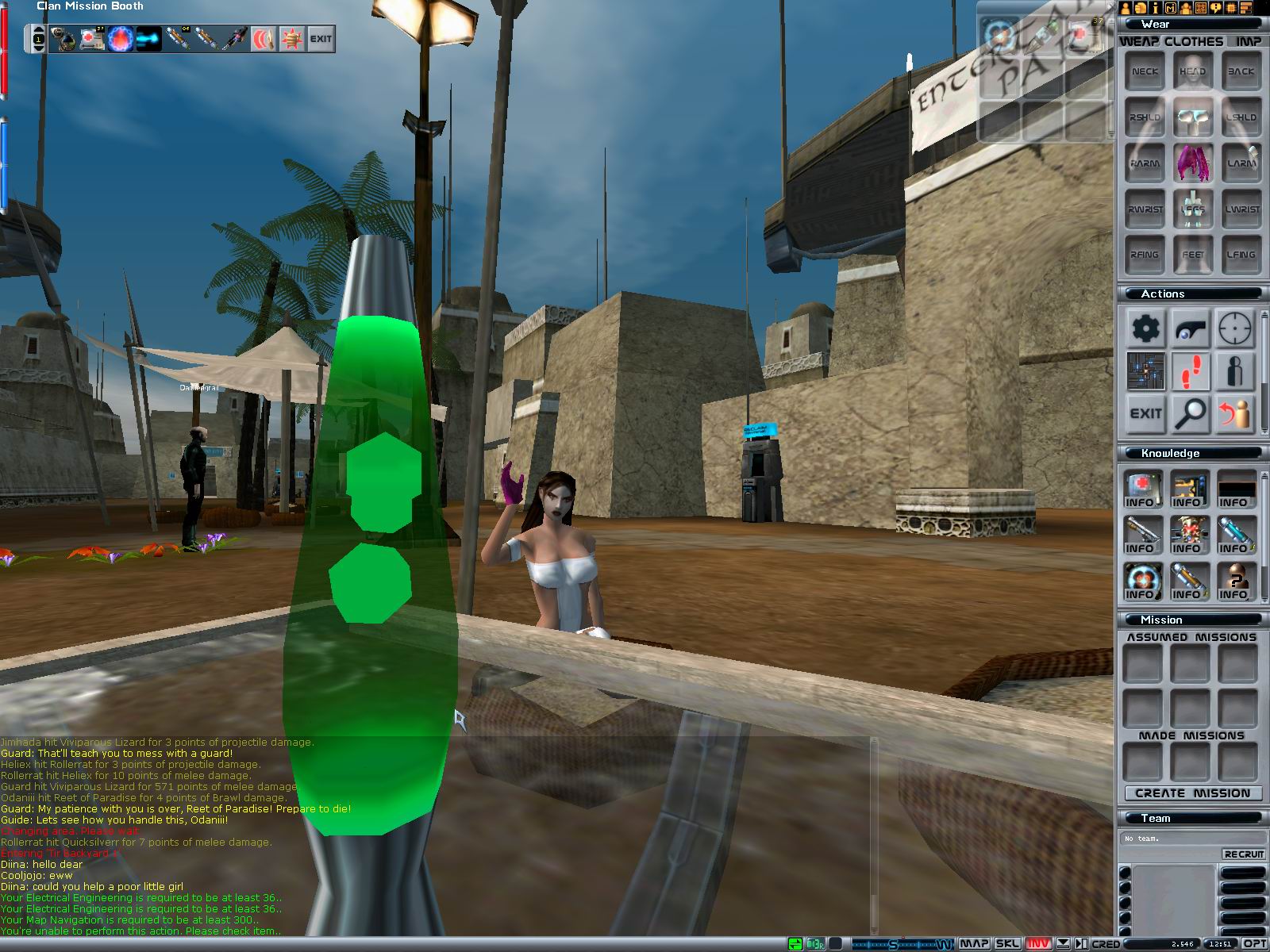The height and width of the screenshot is (952, 1270).
Task: Show the SKL skills window
Action: [1007, 944]
